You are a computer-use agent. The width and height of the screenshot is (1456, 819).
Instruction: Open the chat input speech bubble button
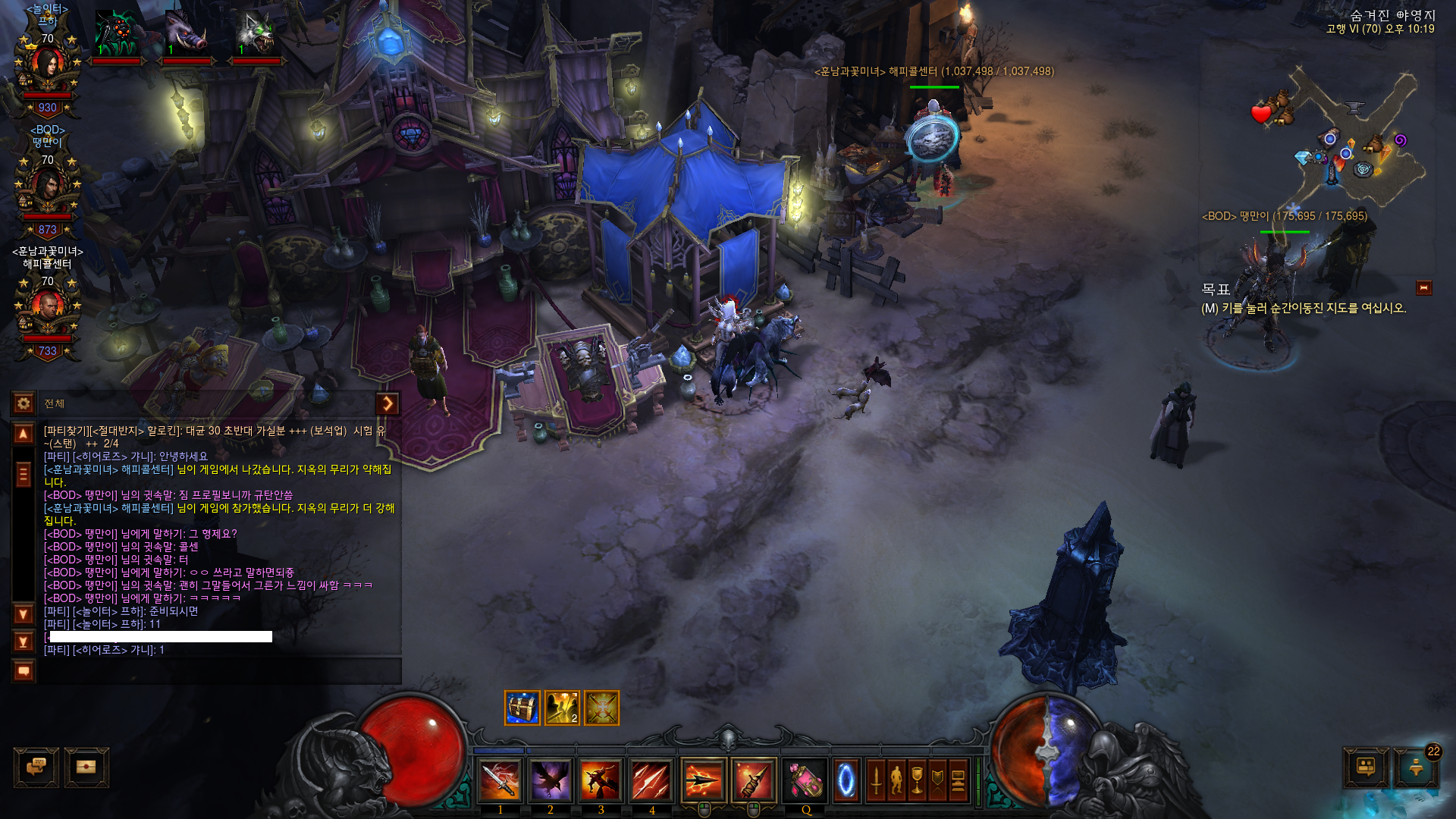[24, 671]
